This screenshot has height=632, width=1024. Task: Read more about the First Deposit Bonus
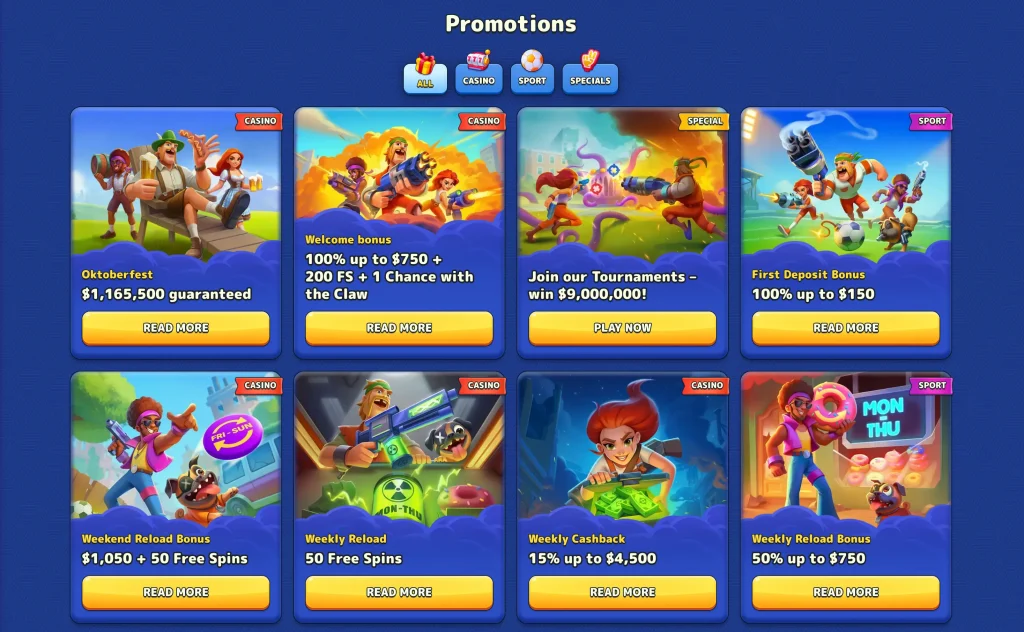(x=846, y=328)
